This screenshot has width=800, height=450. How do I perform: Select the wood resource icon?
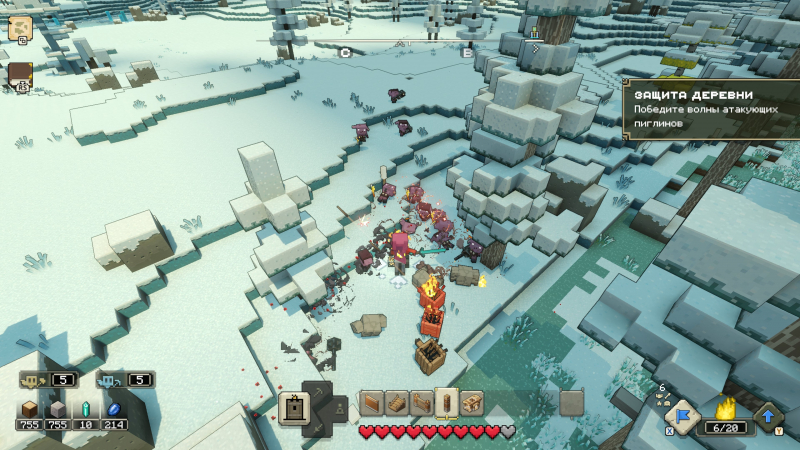tap(29, 409)
